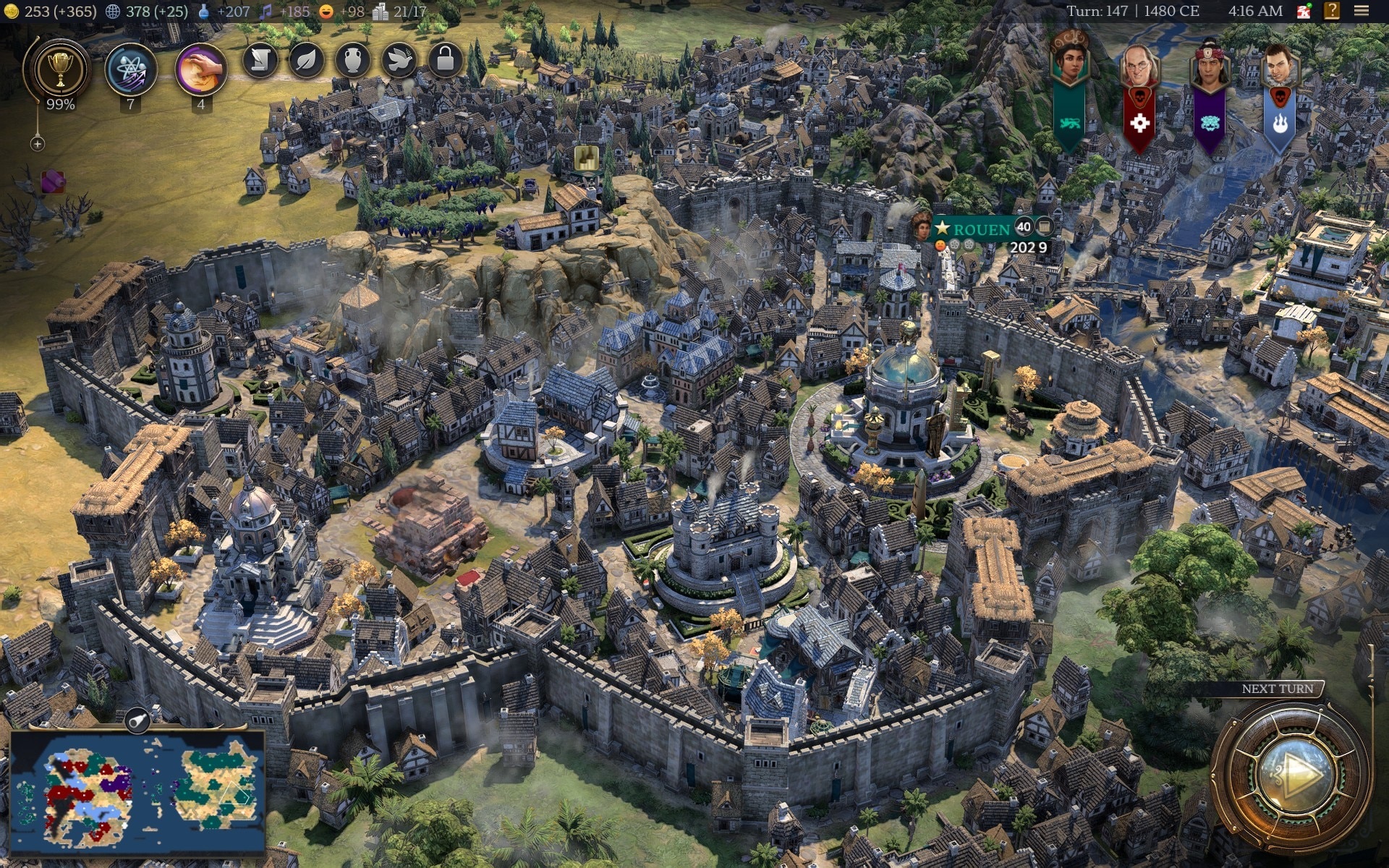Select the padlock icon button

click(x=445, y=60)
